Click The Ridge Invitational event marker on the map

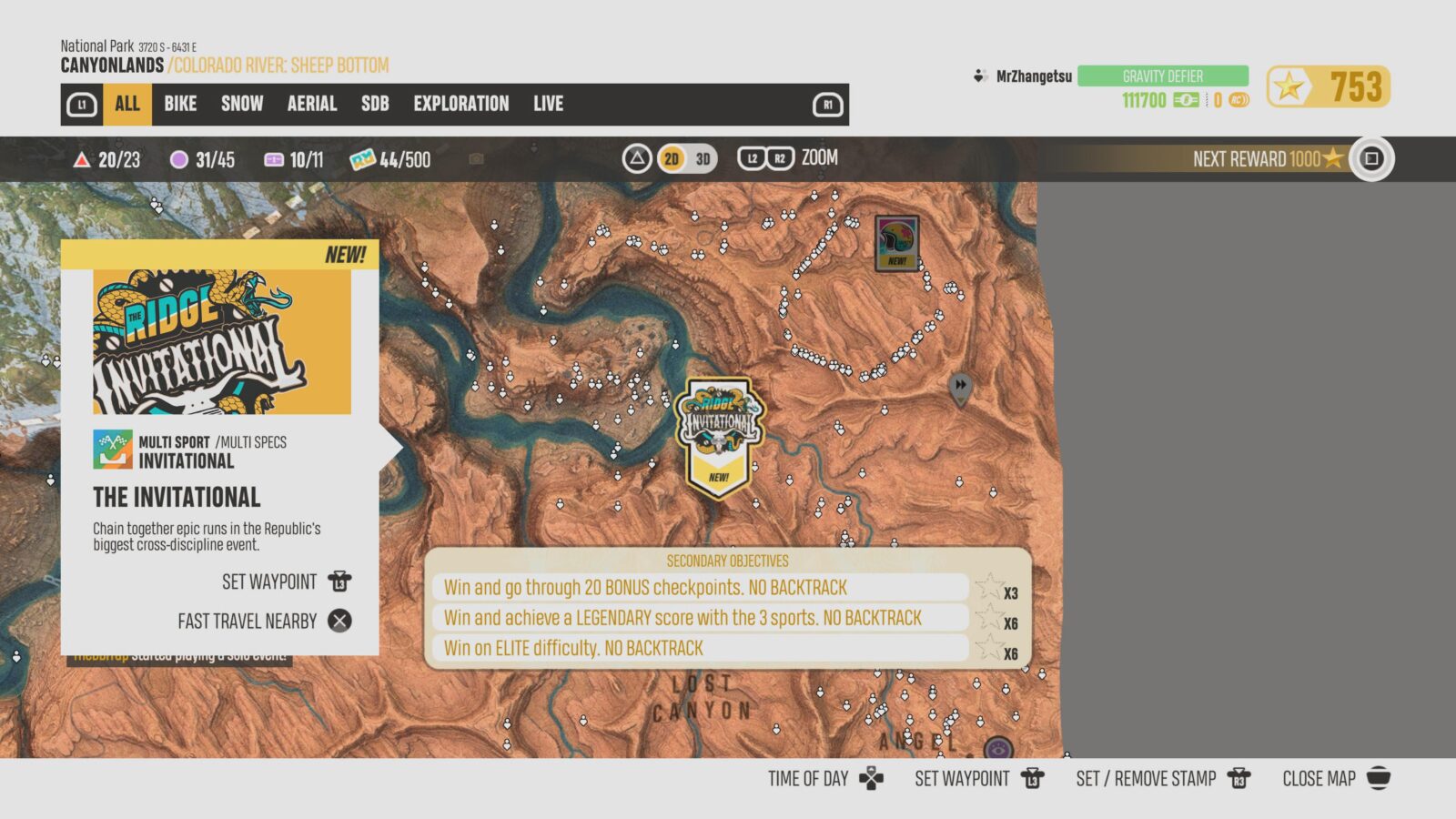(720, 428)
